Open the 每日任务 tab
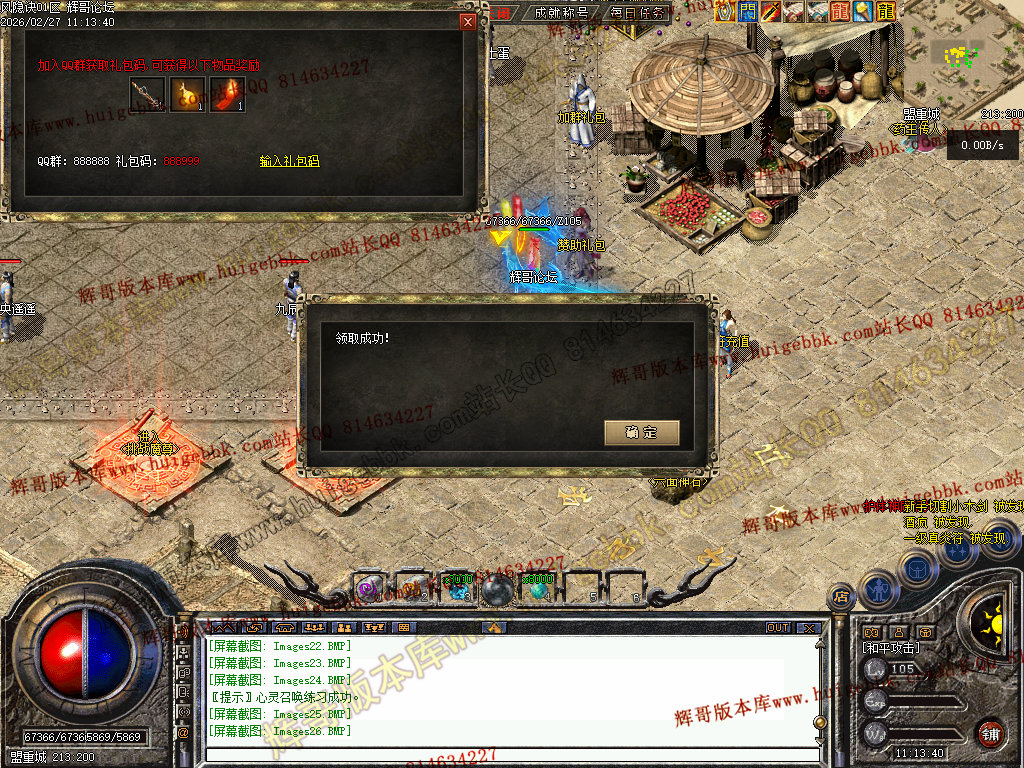The width and height of the screenshot is (1024, 768). coord(638,13)
